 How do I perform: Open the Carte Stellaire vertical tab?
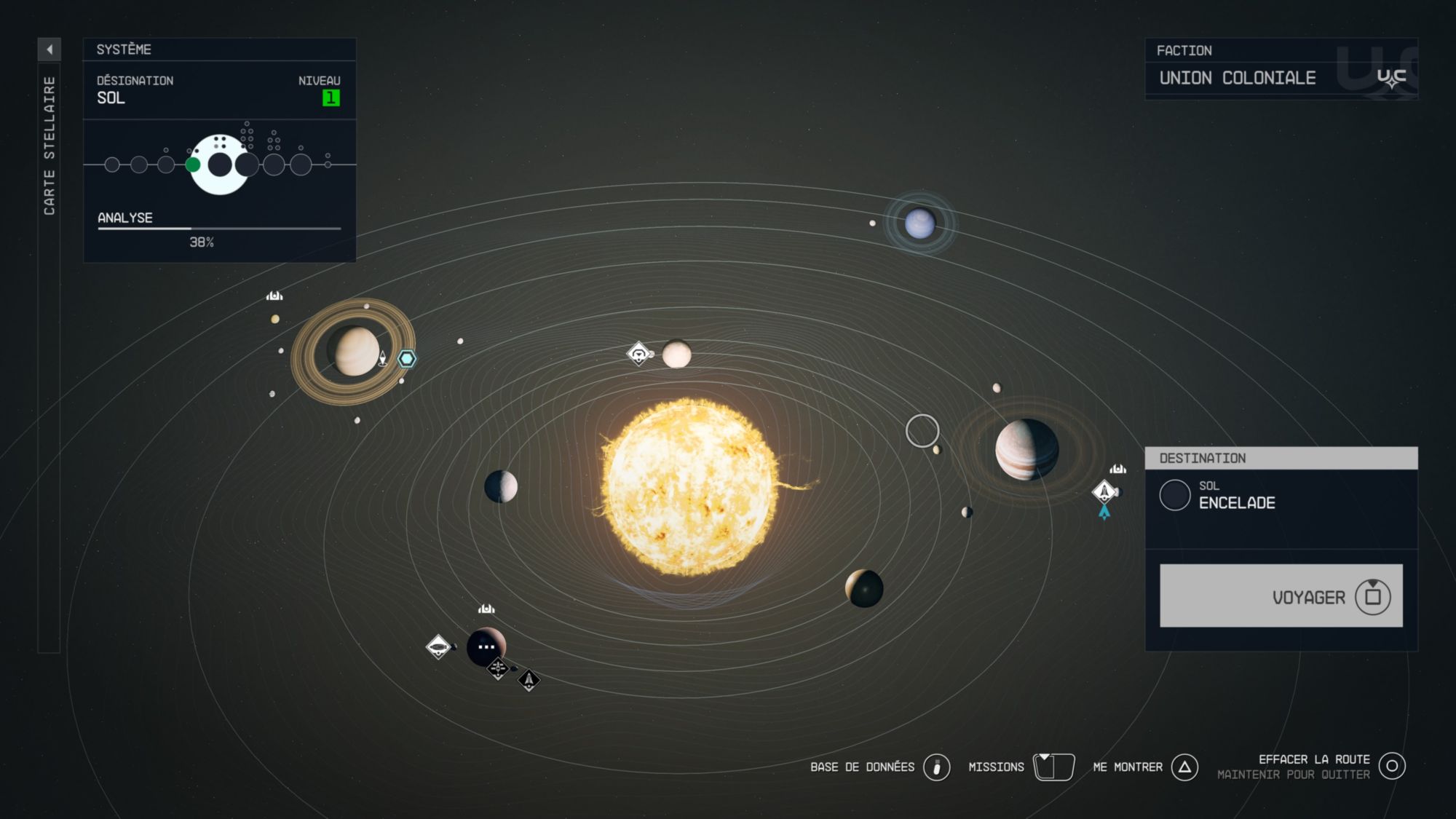tap(50, 146)
